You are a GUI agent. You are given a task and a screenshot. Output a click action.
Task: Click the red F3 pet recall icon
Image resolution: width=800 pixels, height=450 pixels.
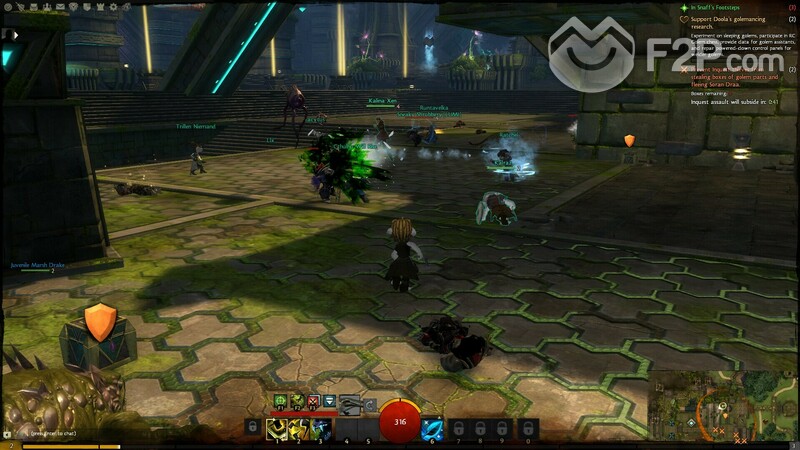click(x=313, y=402)
